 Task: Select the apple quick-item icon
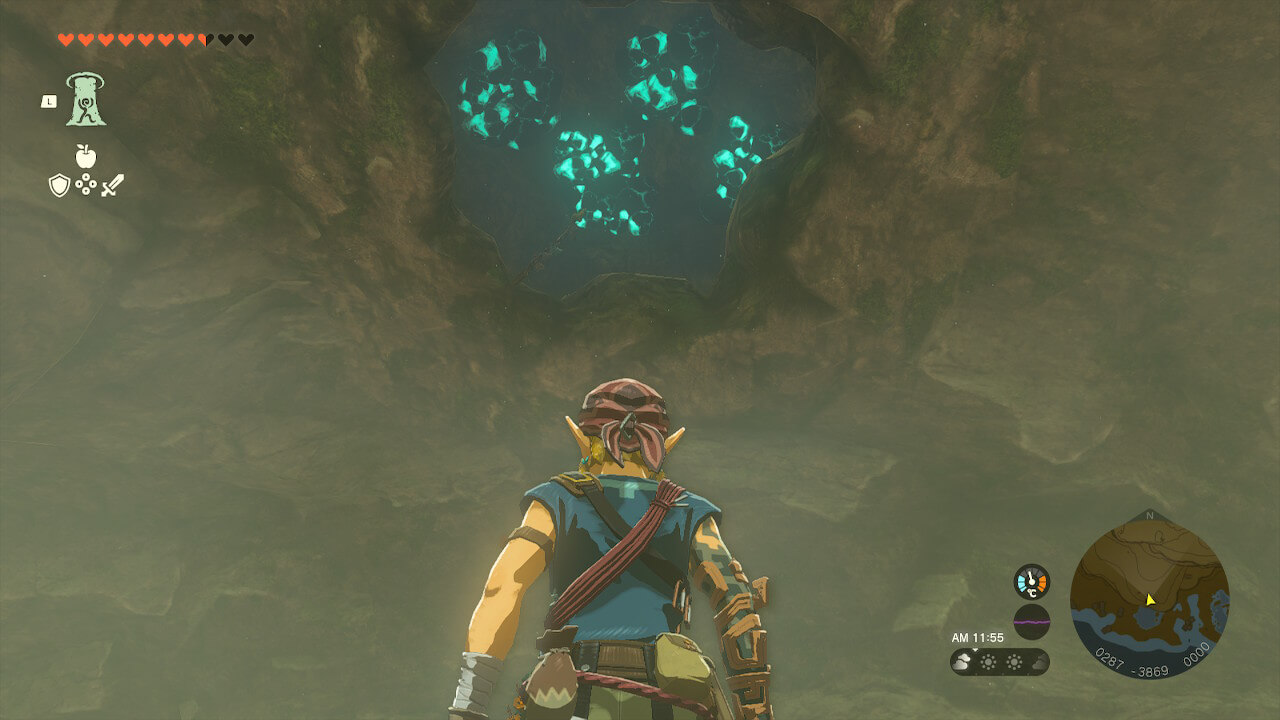tap(86, 156)
